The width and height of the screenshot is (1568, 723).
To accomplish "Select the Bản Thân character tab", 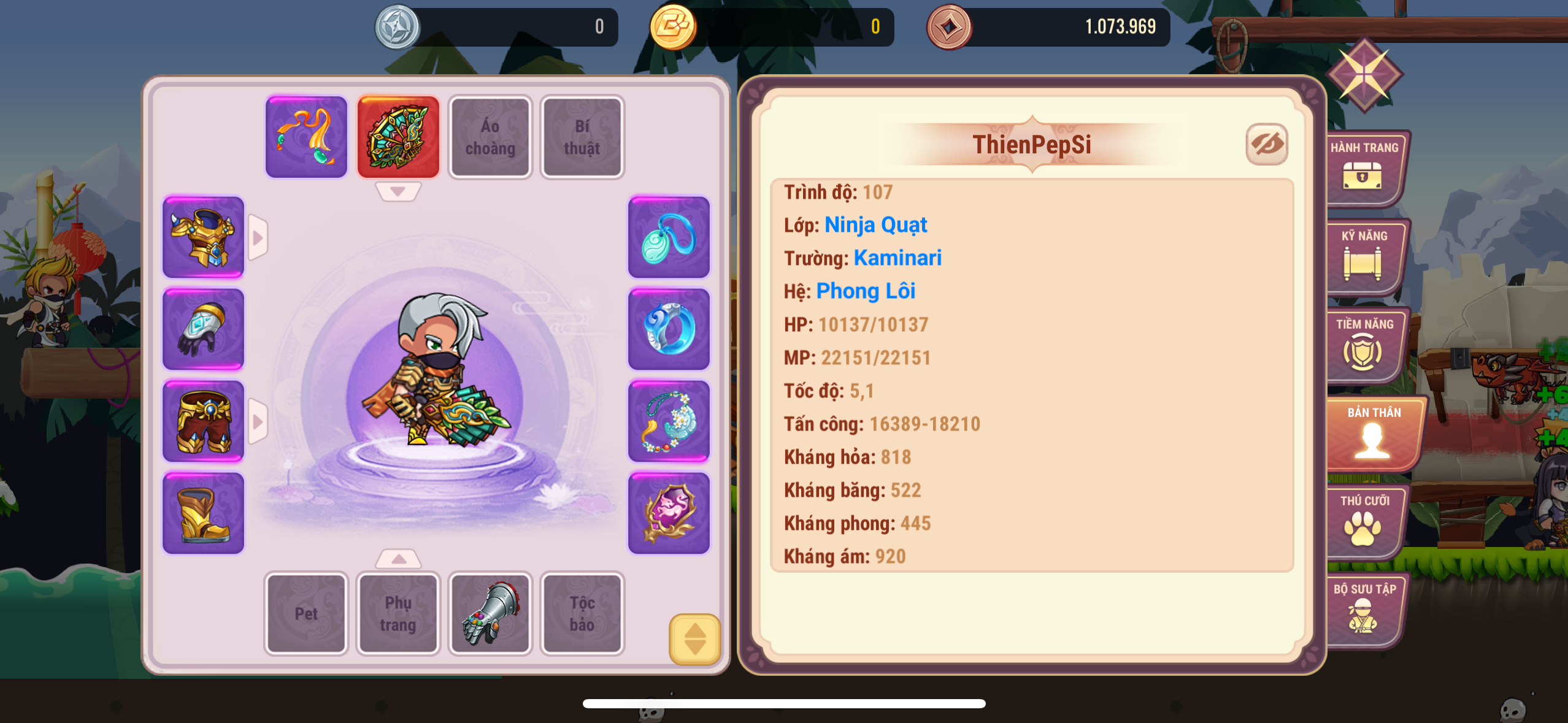I will [x=1373, y=432].
